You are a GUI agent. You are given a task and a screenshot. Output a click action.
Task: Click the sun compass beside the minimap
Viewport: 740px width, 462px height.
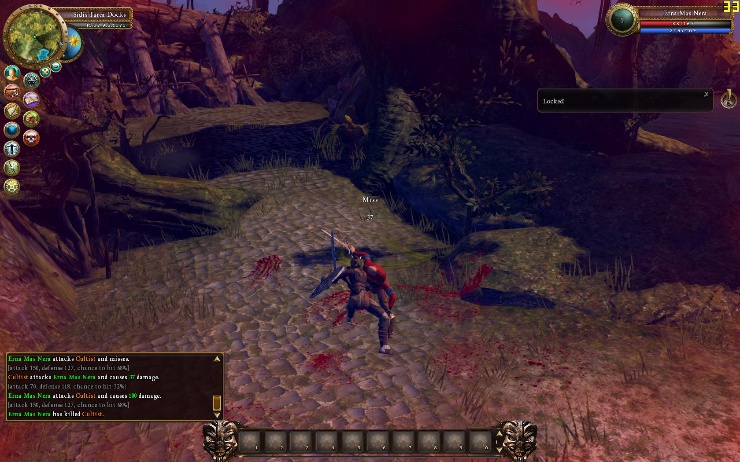pyautogui.click(x=71, y=43)
